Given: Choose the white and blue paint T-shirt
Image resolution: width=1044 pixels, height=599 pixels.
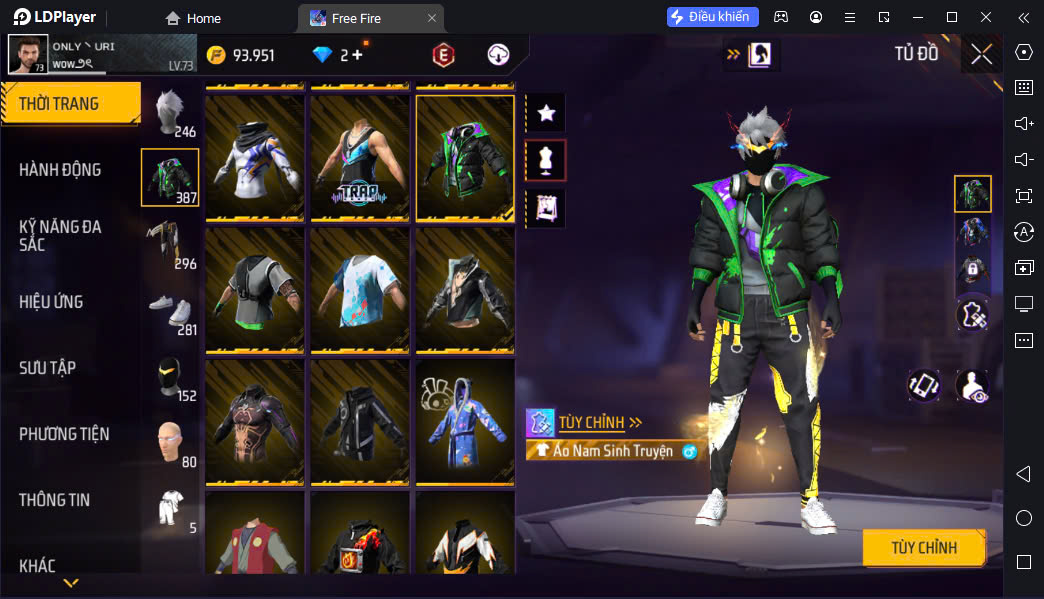Looking at the screenshot, I should (x=360, y=290).
